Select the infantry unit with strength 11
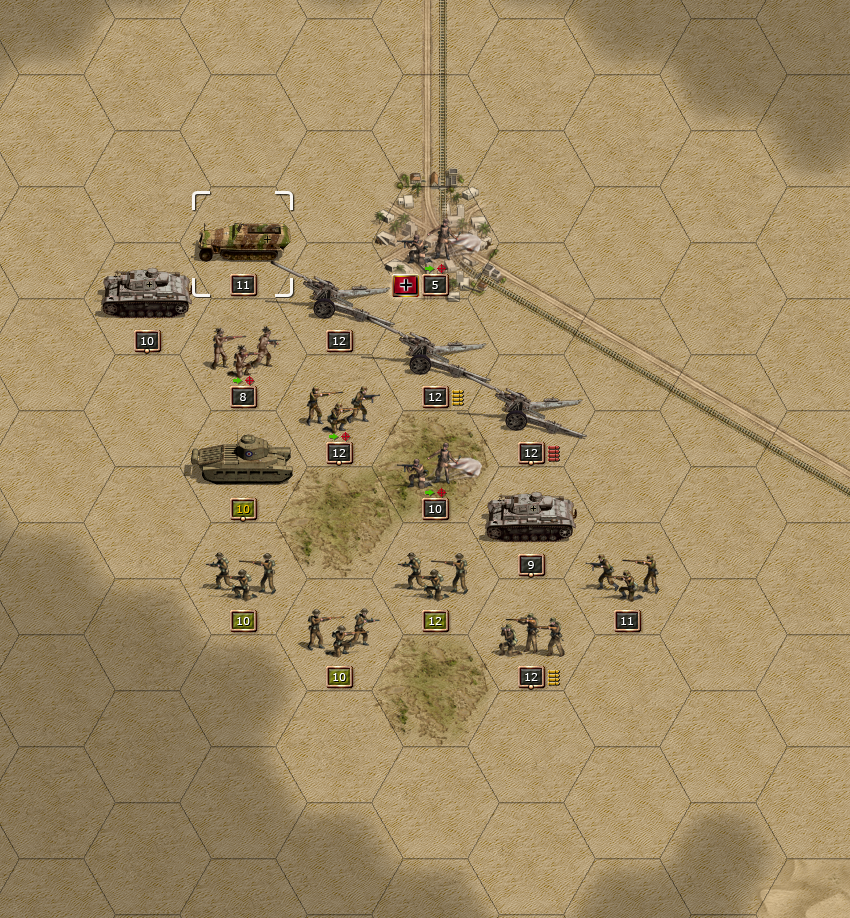This screenshot has height=918, width=850. point(625,577)
